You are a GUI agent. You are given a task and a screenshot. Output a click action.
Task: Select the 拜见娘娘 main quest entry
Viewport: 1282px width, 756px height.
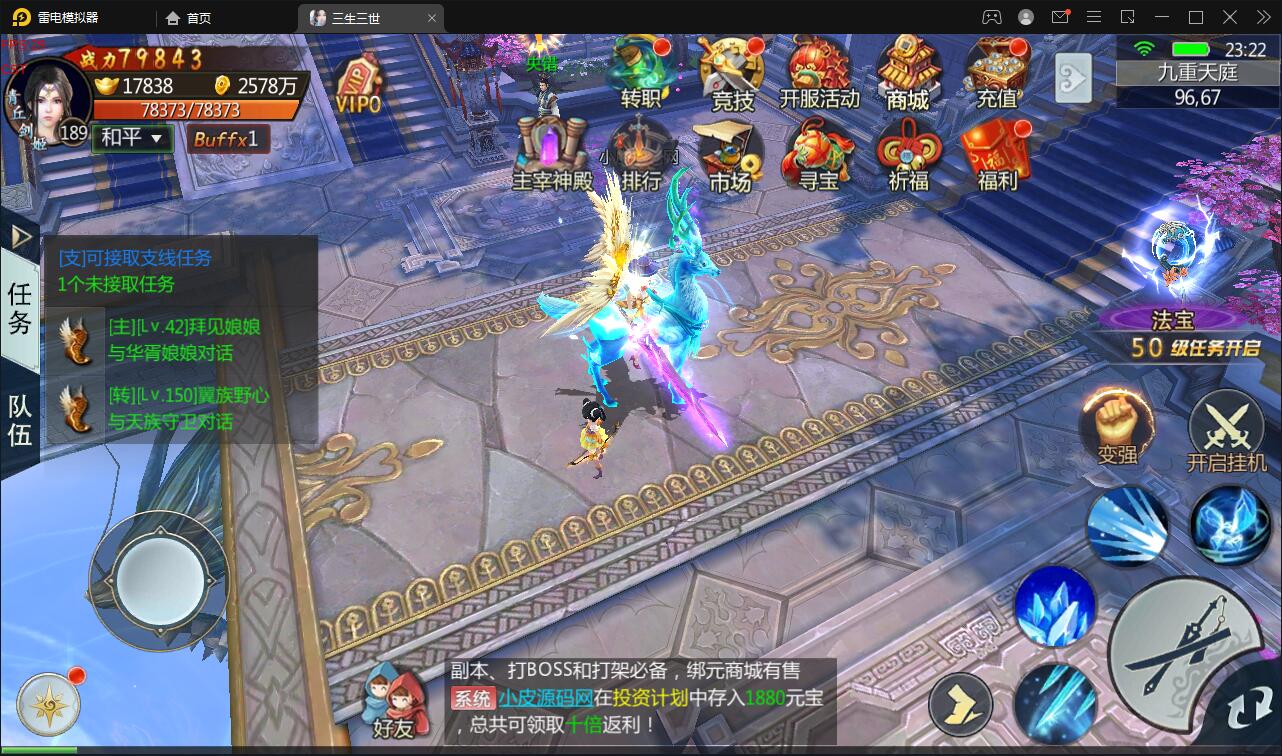183,340
